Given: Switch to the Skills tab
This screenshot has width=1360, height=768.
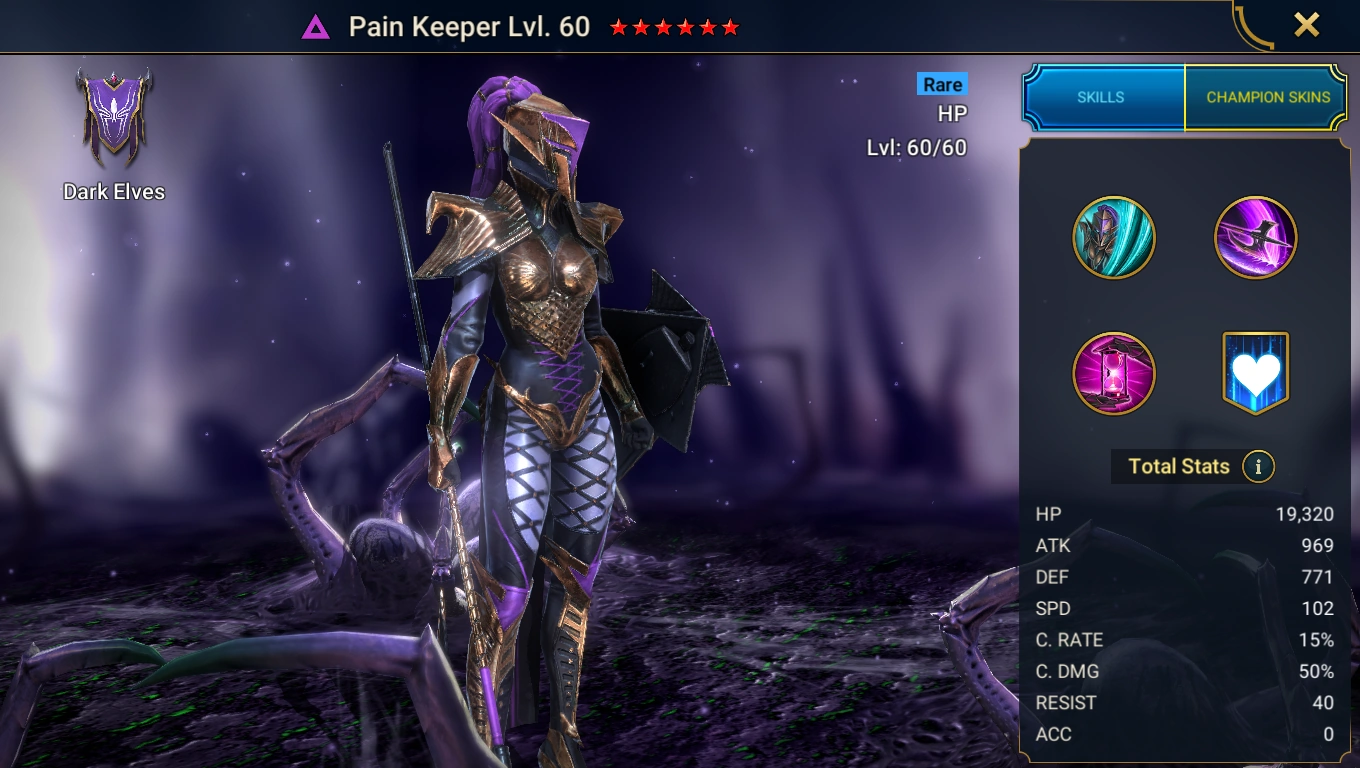Looking at the screenshot, I should (1101, 97).
